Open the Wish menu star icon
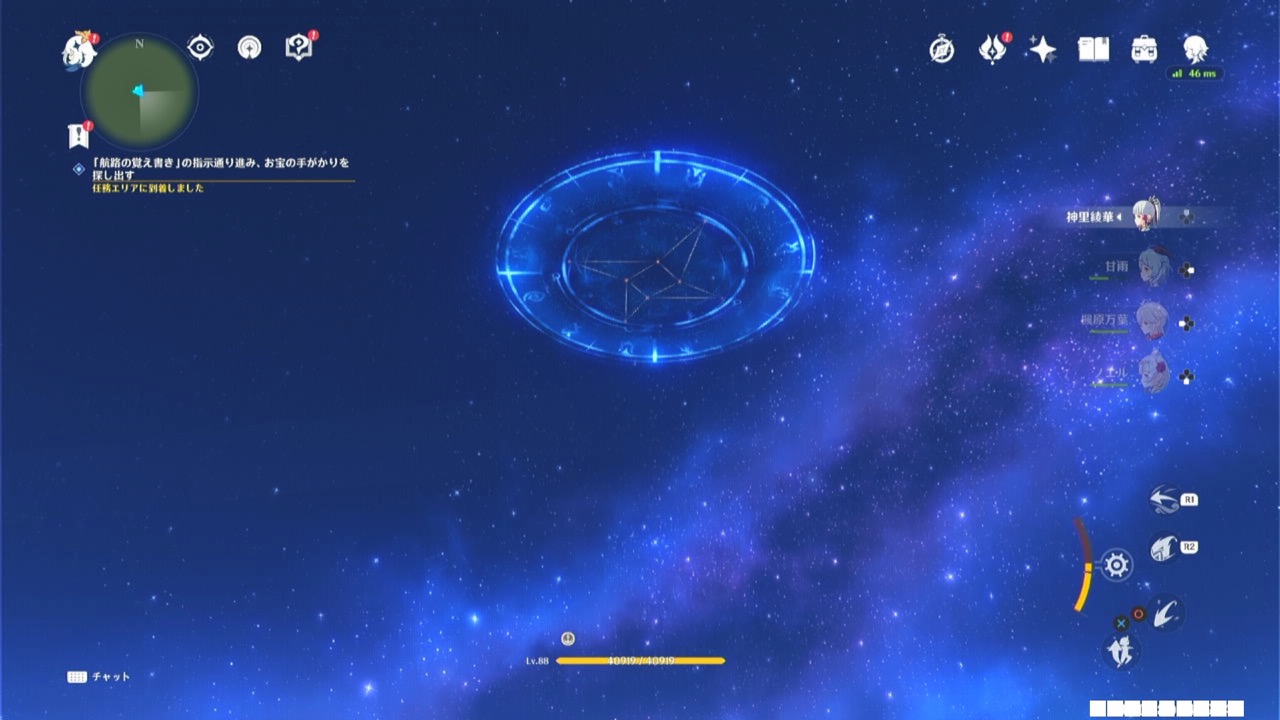The image size is (1280, 720). (x=1041, y=49)
